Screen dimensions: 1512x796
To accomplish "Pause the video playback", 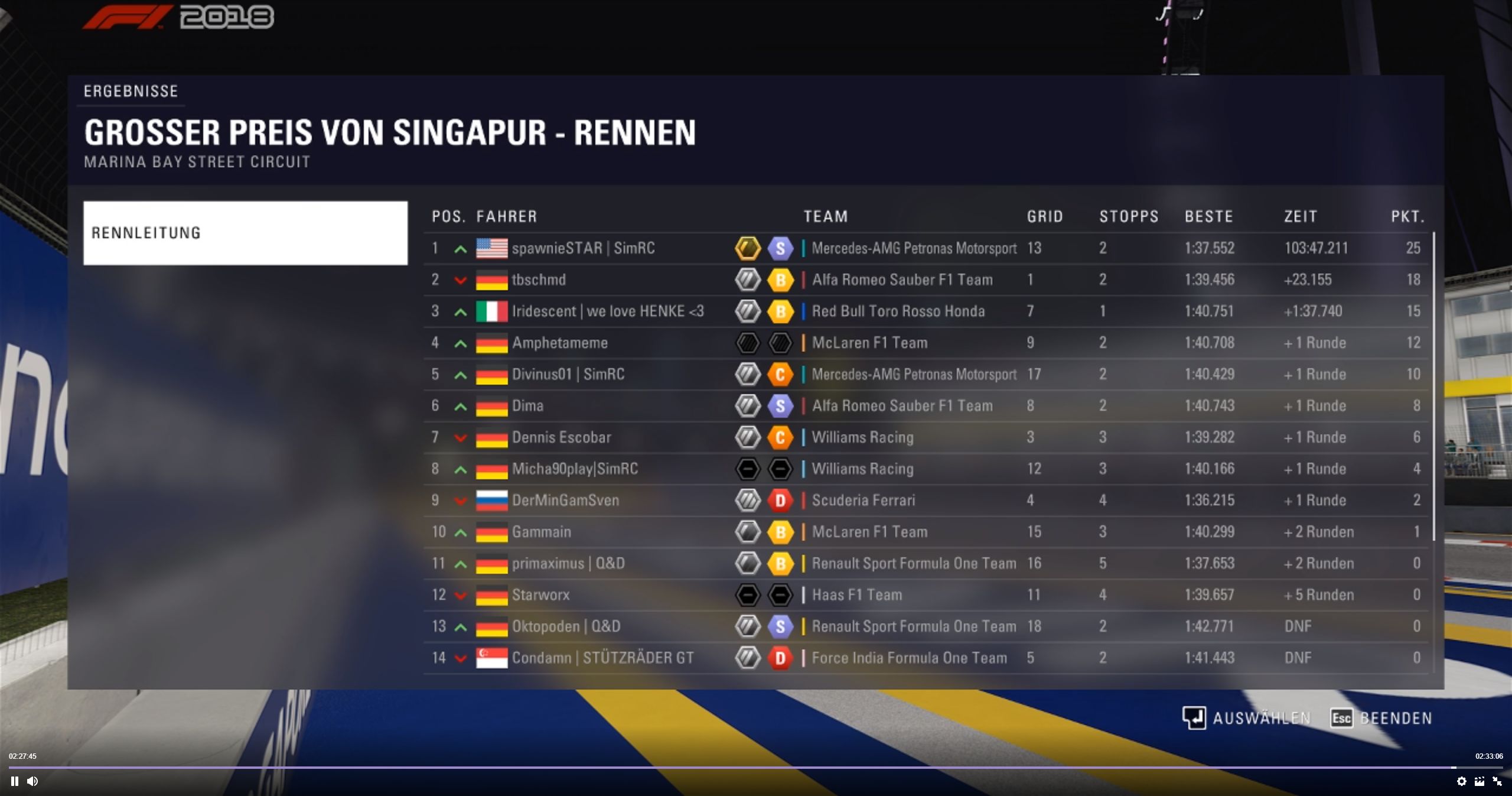I will coord(15,781).
